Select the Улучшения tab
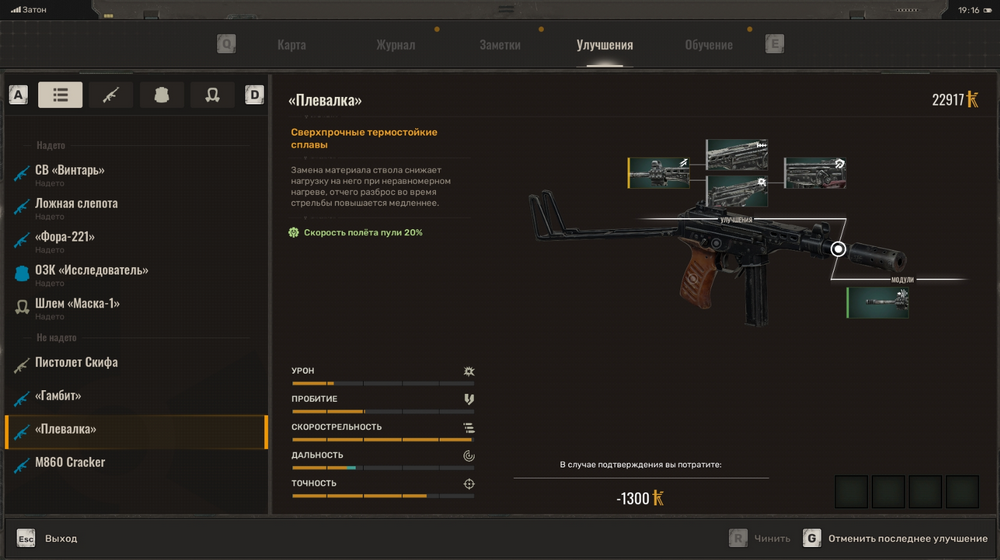Screen dimensions: 1000x560 tap(604, 45)
